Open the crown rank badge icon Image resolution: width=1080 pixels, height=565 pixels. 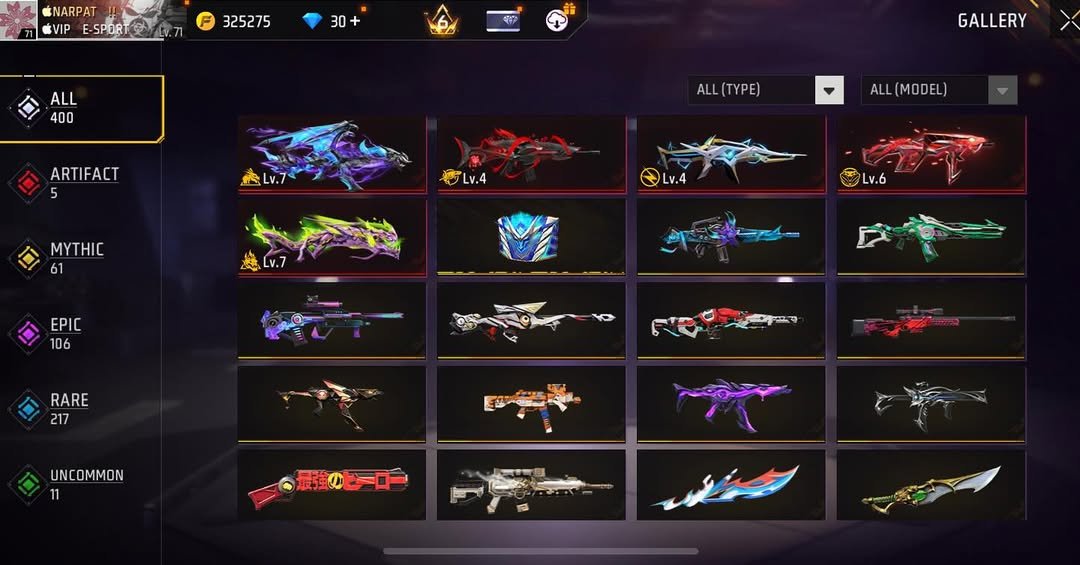(442, 20)
